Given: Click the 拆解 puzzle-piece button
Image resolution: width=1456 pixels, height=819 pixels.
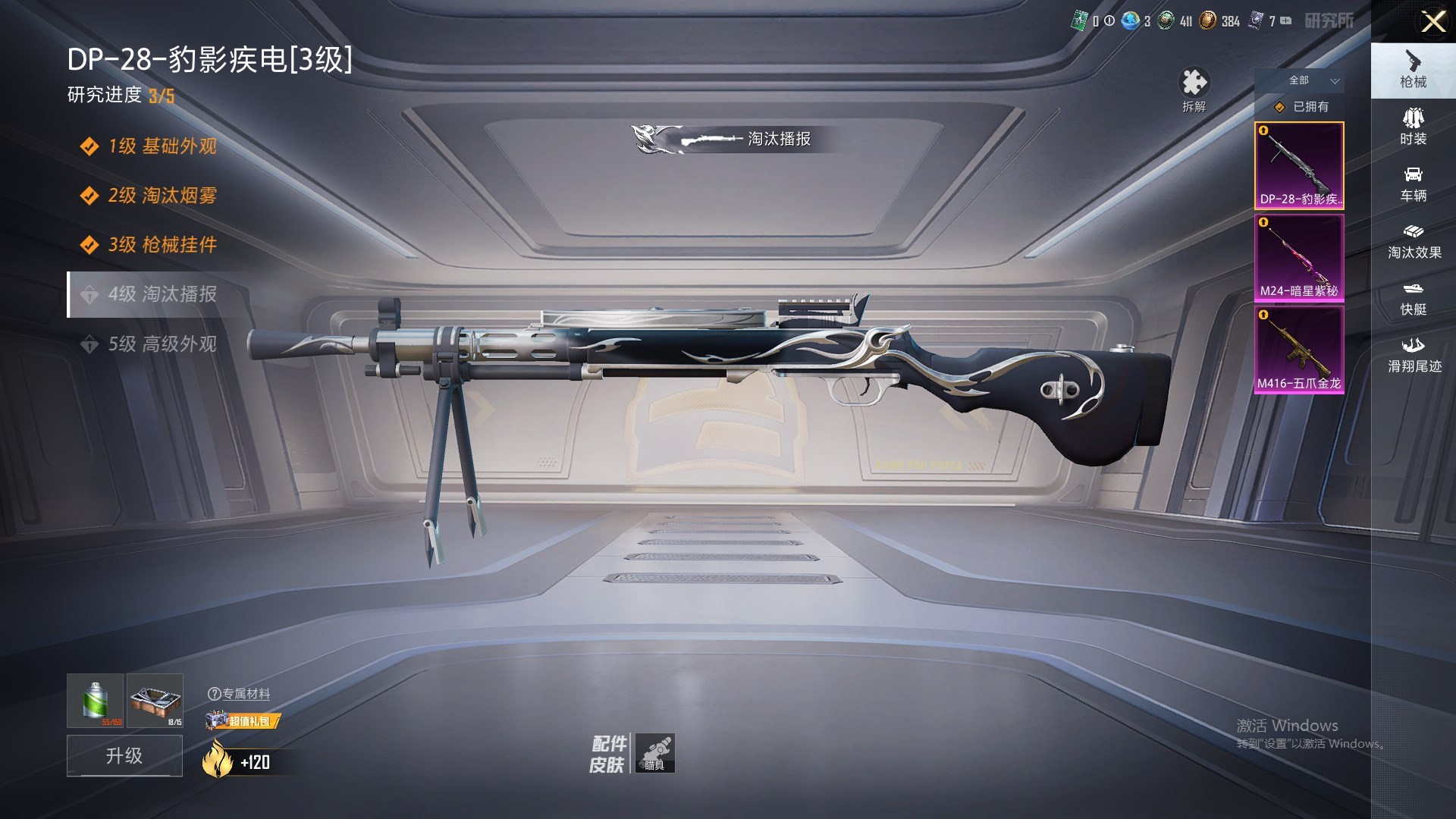Looking at the screenshot, I should tap(1194, 89).
